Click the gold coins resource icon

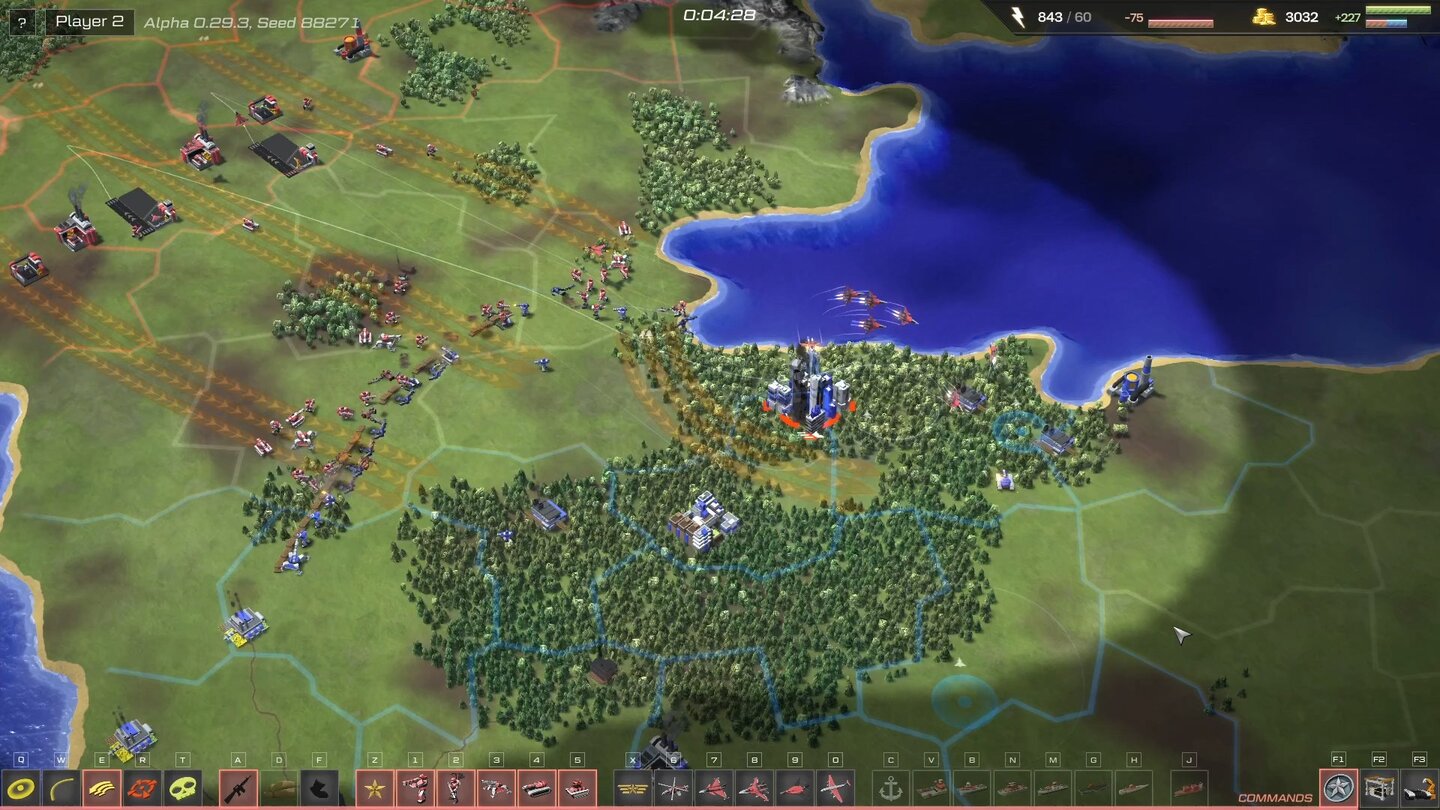[x=1262, y=17]
